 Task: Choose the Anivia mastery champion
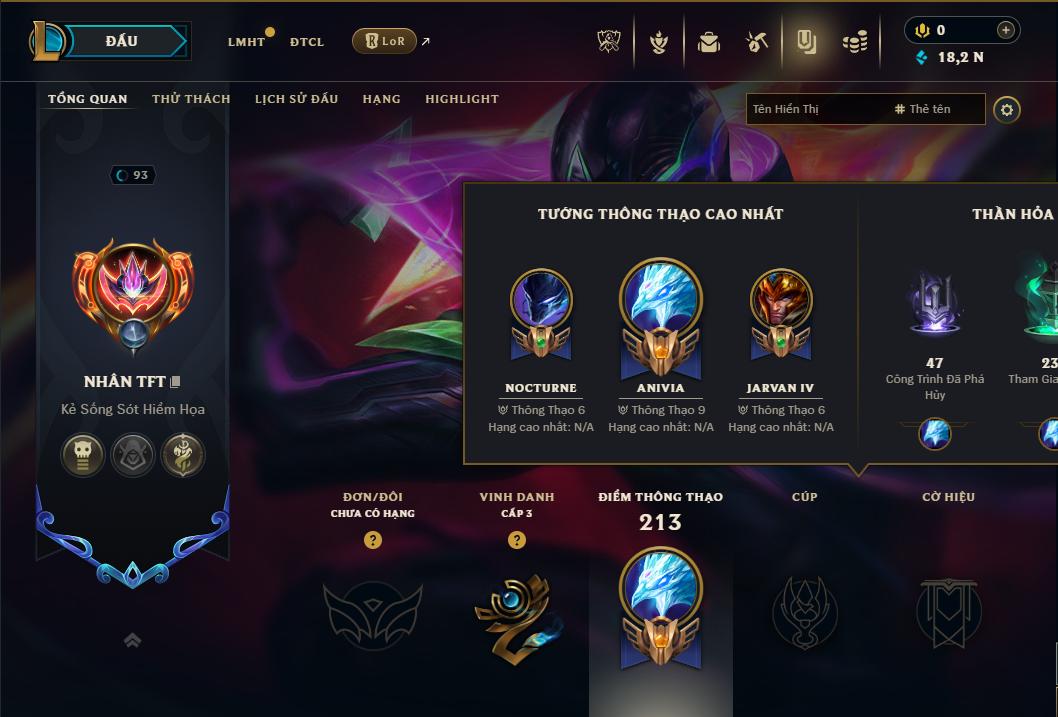660,310
